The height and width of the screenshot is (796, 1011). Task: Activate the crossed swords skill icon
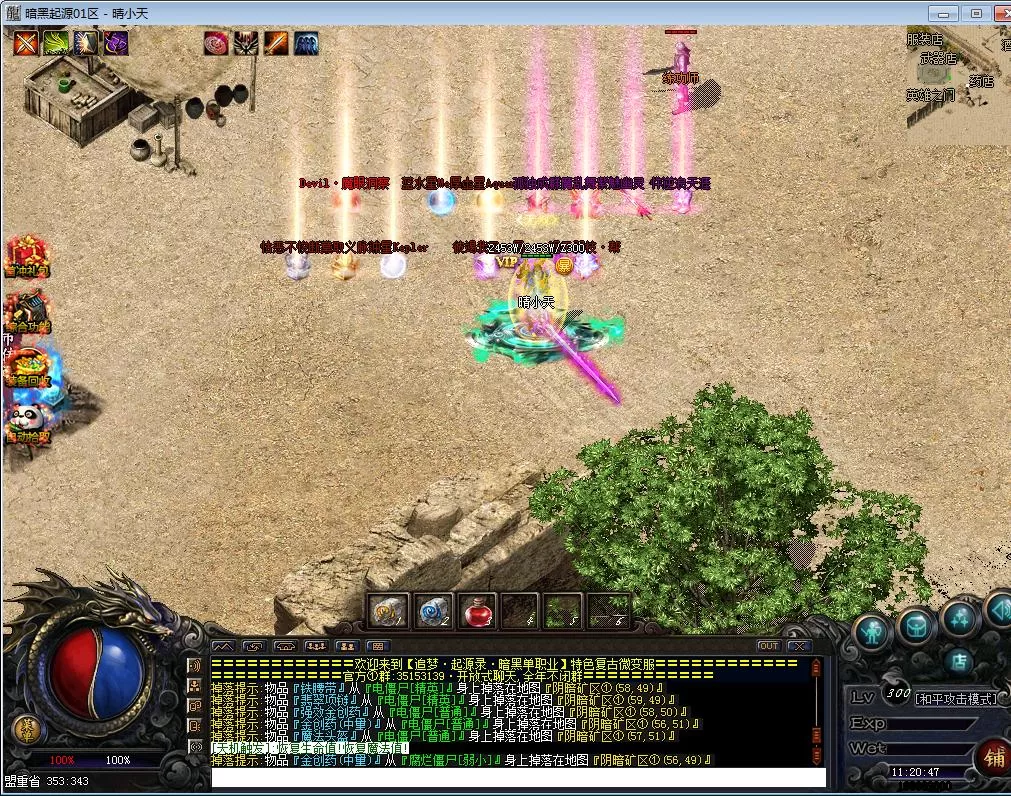[26, 43]
